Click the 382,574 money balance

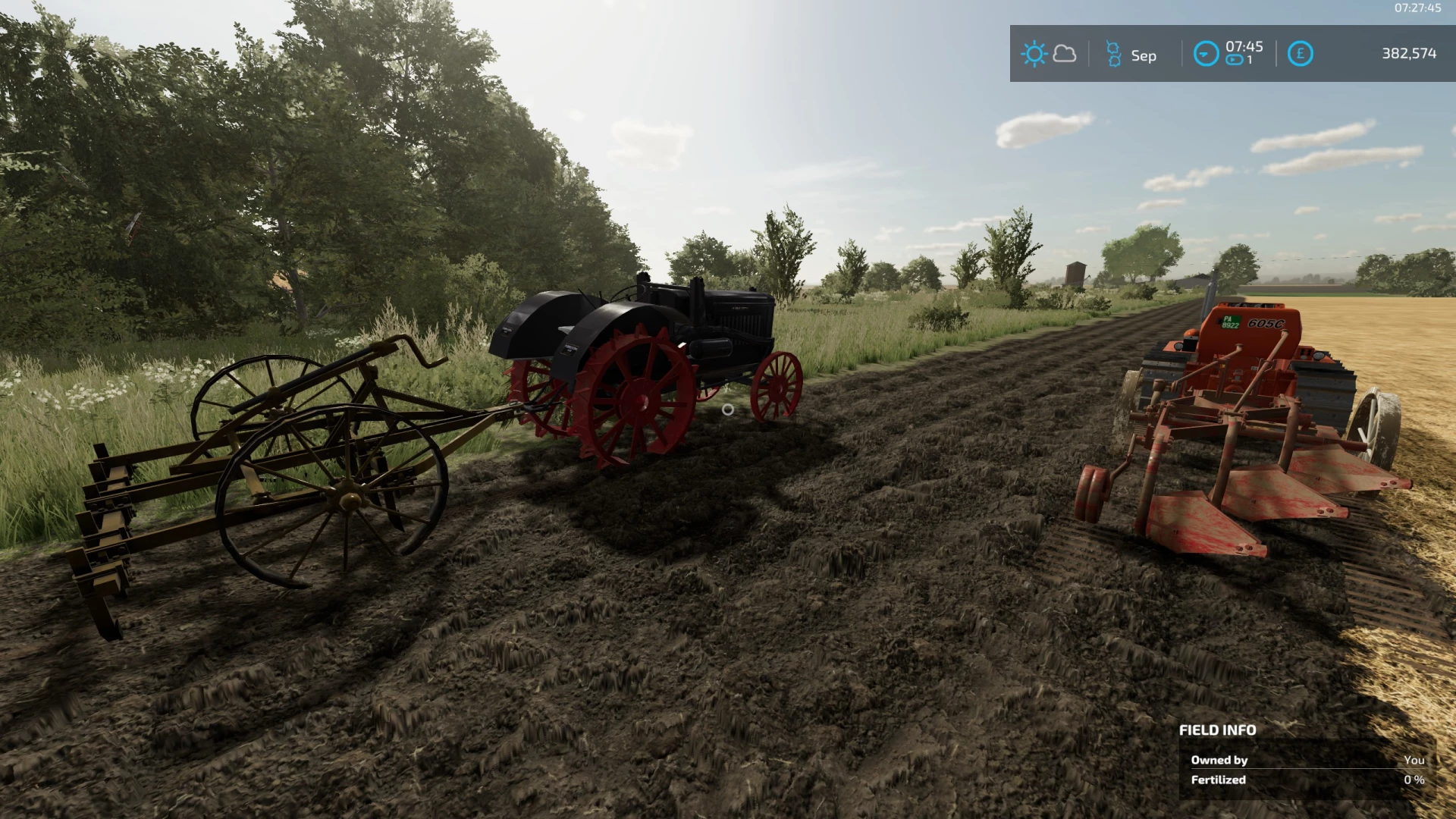click(x=1411, y=54)
